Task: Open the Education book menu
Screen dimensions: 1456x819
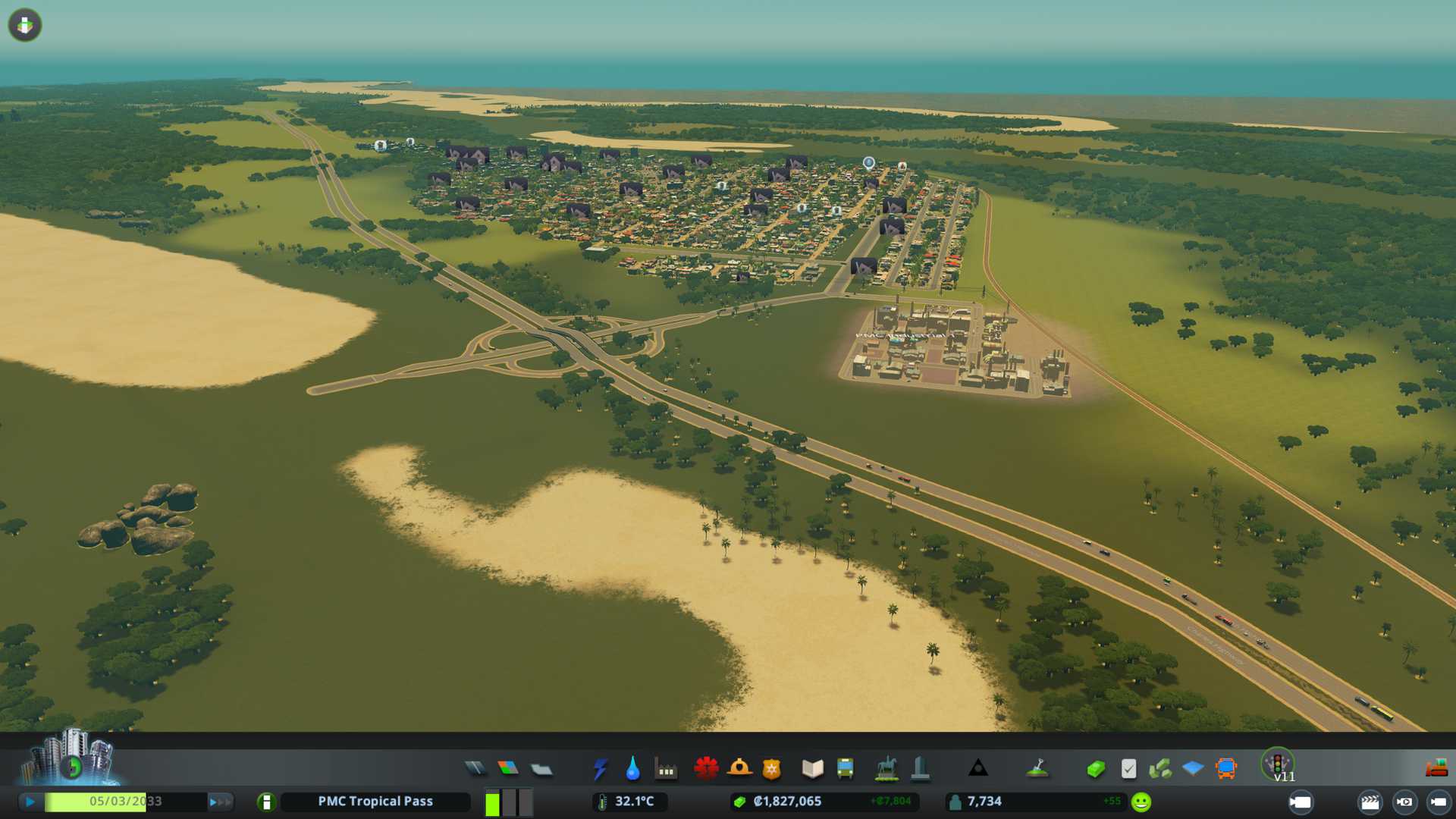Action: (x=812, y=769)
